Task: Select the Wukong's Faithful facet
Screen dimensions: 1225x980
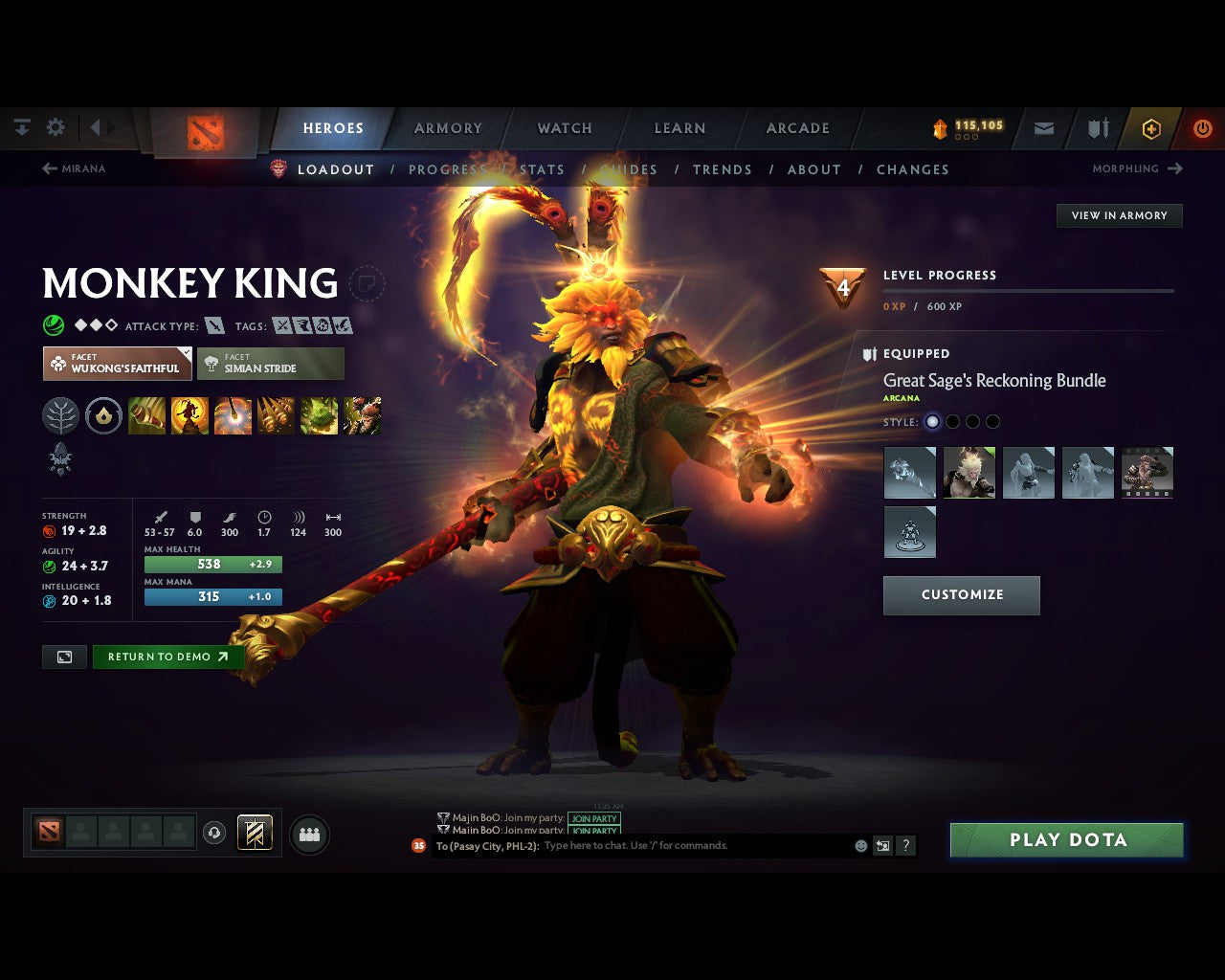Action: pyautogui.click(x=117, y=364)
